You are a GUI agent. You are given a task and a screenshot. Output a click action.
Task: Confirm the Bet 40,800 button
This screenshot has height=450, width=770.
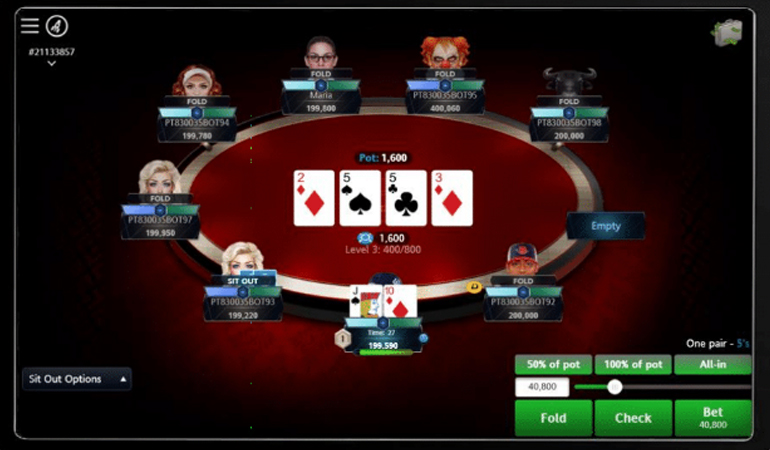[x=713, y=418]
